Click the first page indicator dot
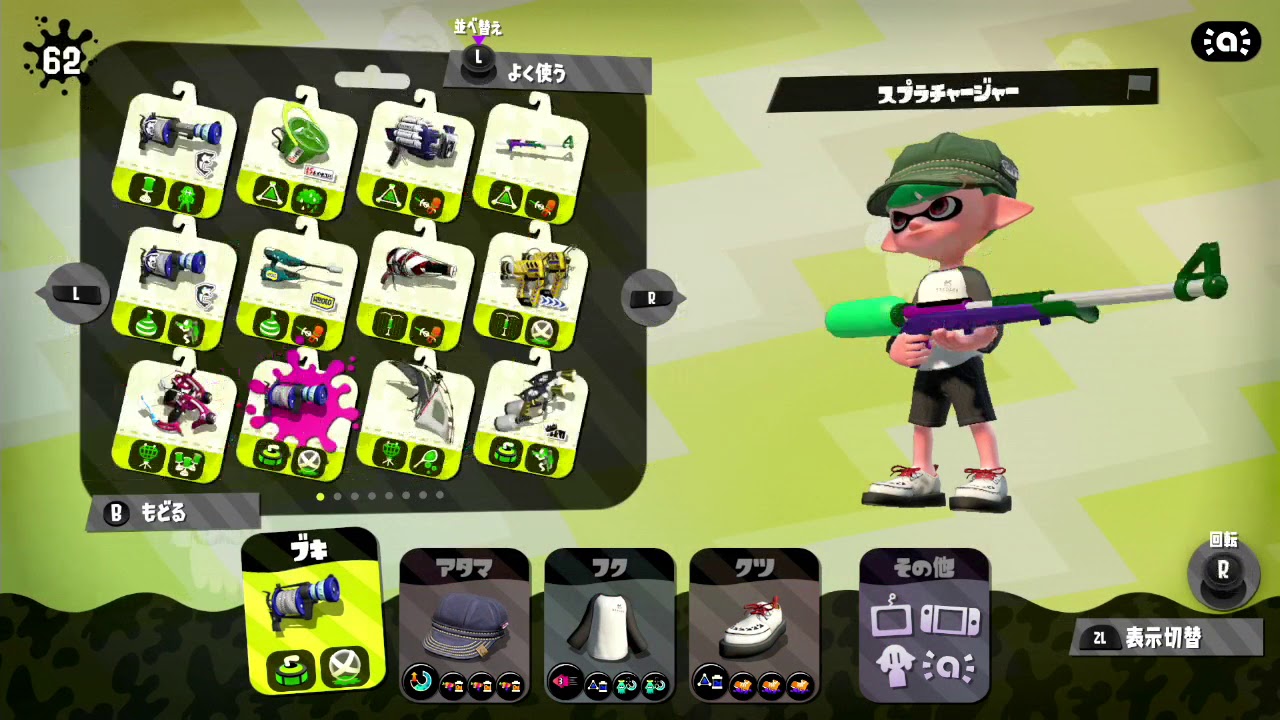Image resolution: width=1280 pixels, height=720 pixels. (x=321, y=495)
